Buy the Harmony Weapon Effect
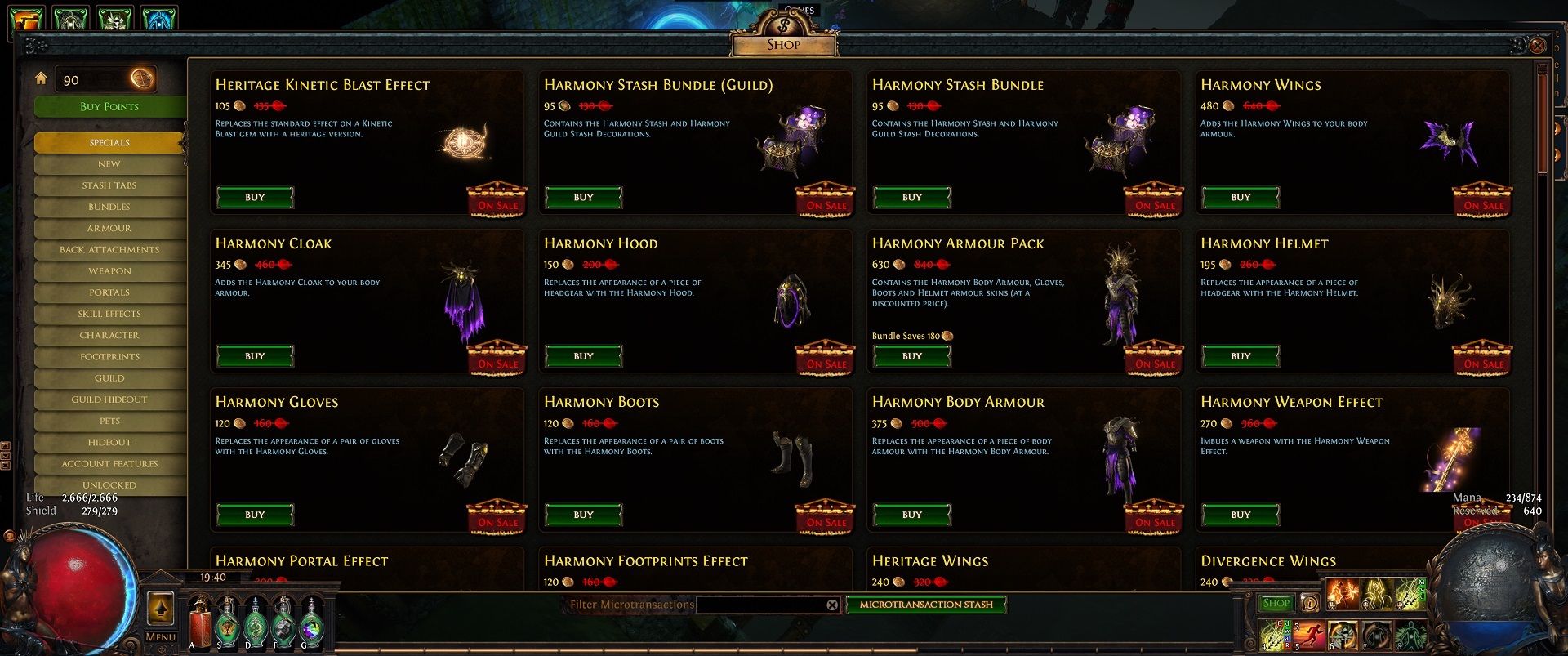This screenshot has height=656, width=1568. pos(1240,515)
